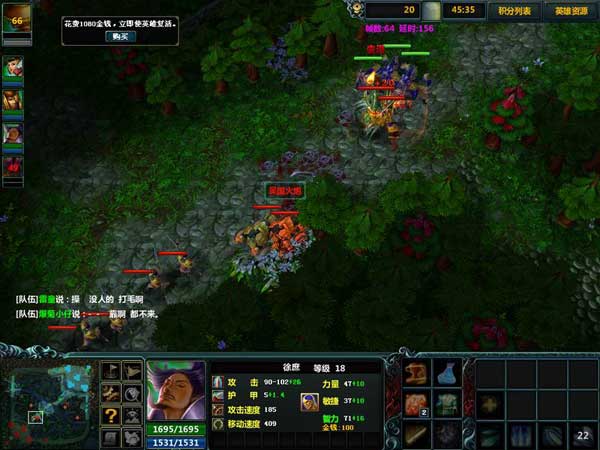Click the 购买 buy button to revive hero
This screenshot has width=600, height=450.
[119, 36]
